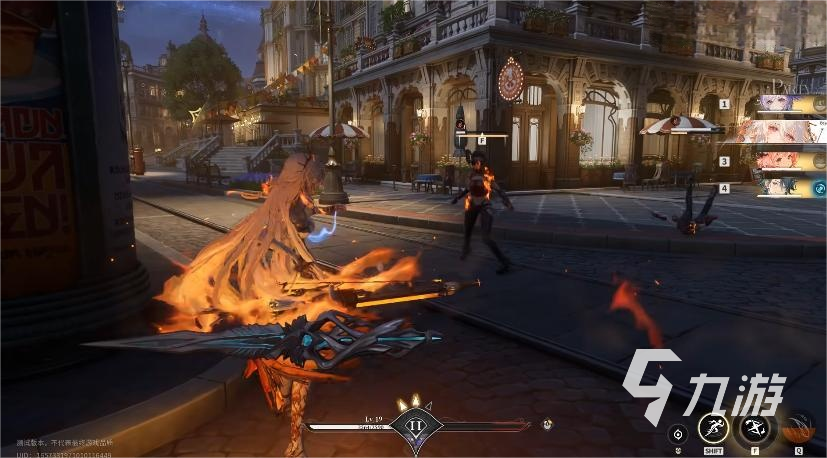Use the crossed-weapon skill icon
Screen dimensions: 827x458
753,427
